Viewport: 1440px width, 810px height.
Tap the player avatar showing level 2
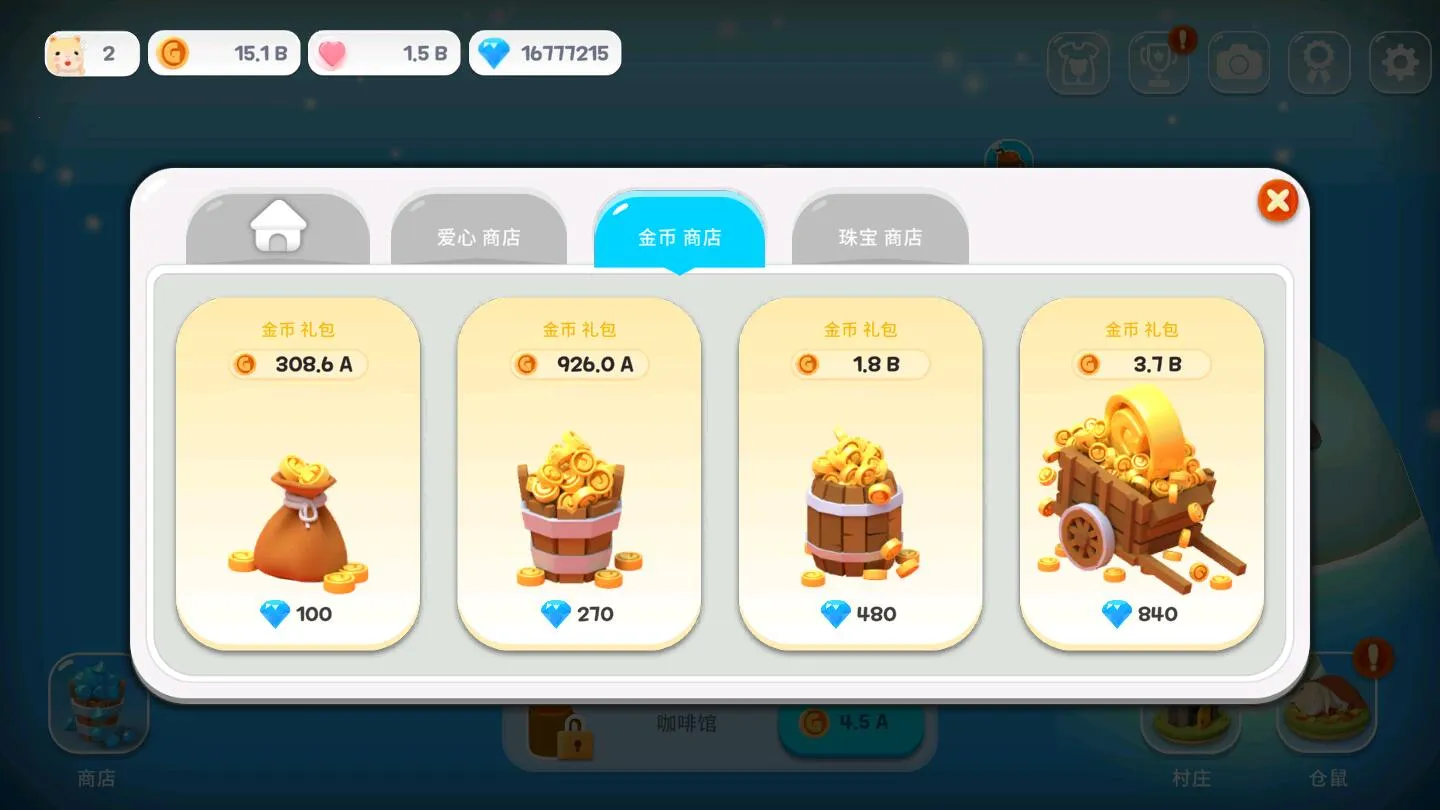pyautogui.click(x=91, y=52)
